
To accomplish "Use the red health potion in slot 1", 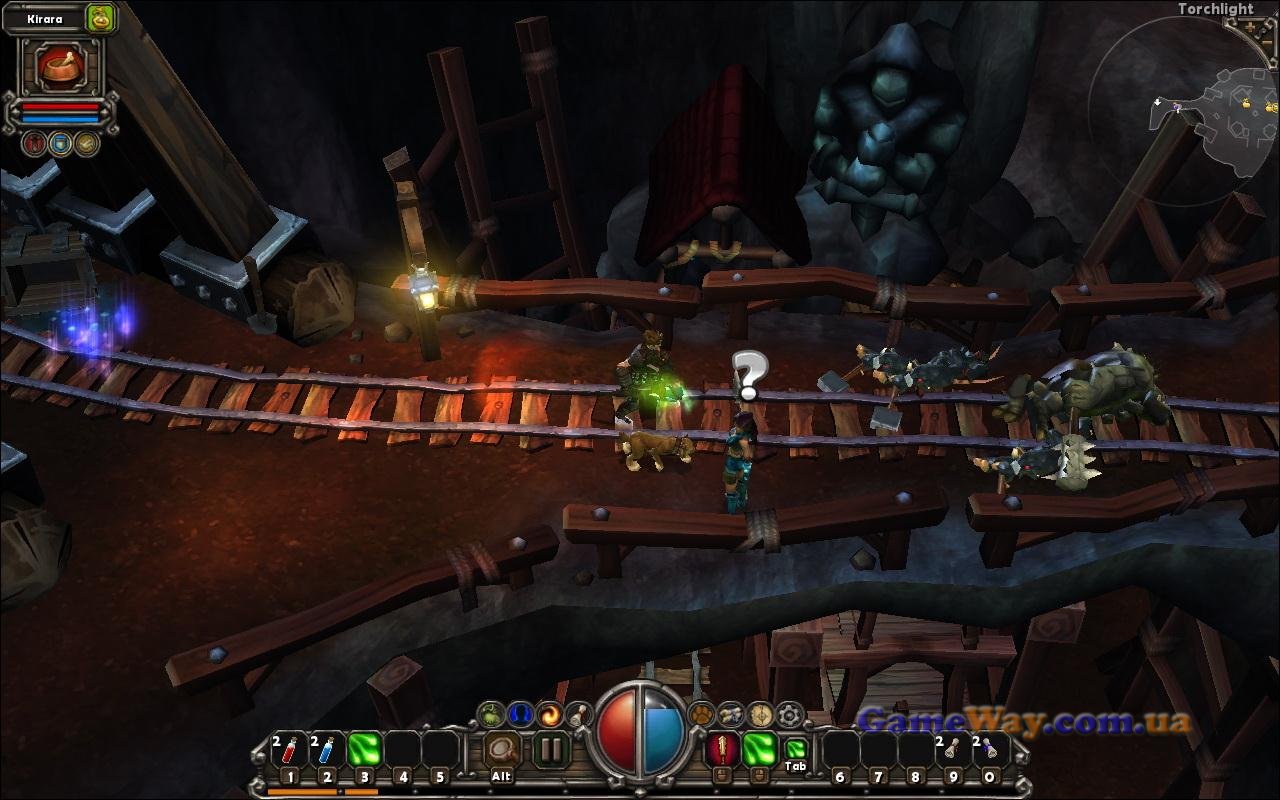I will pyautogui.click(x=289, y=749).
